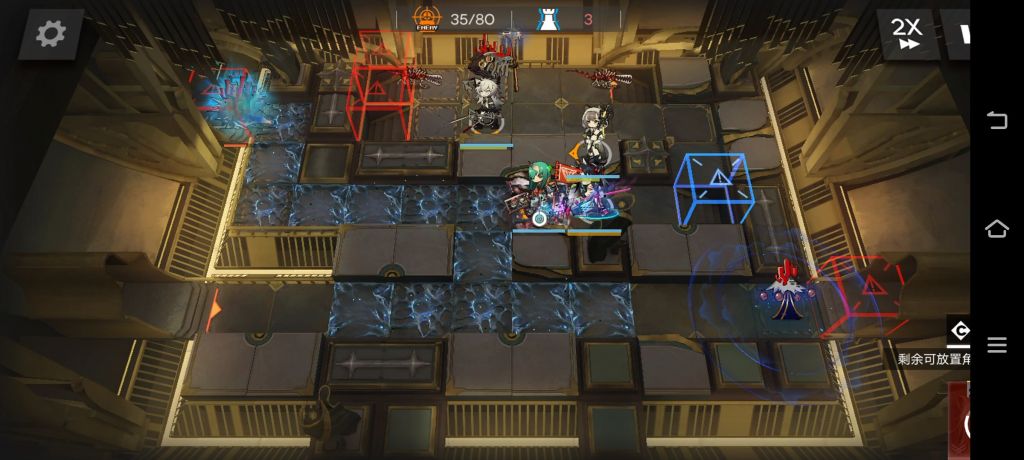Open the Android recent apps menu button
Viewport: 1024px width, 460px height.
pyautogui.click(x=997, y=345)
